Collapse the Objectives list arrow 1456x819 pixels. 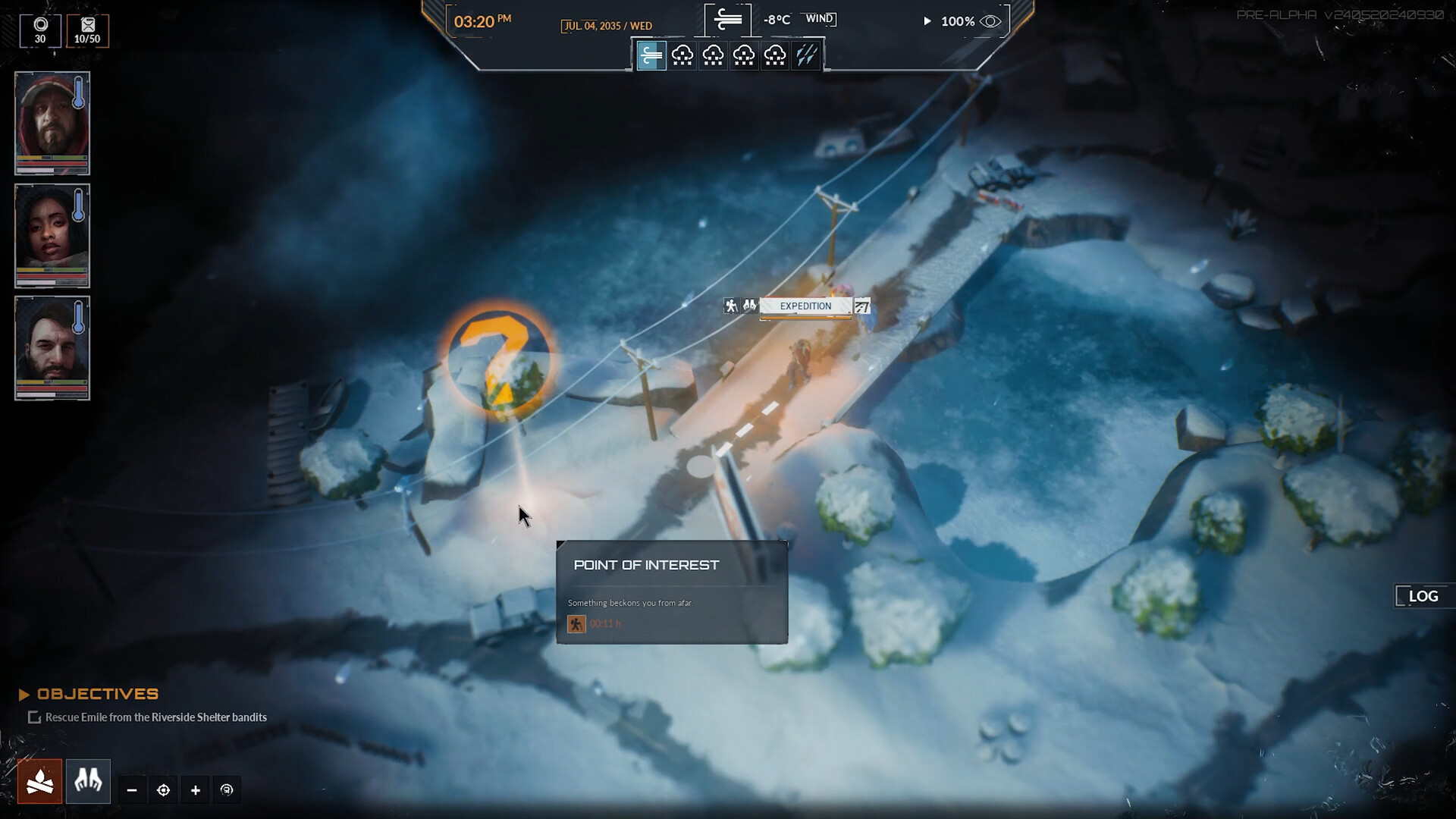point(24,694)
